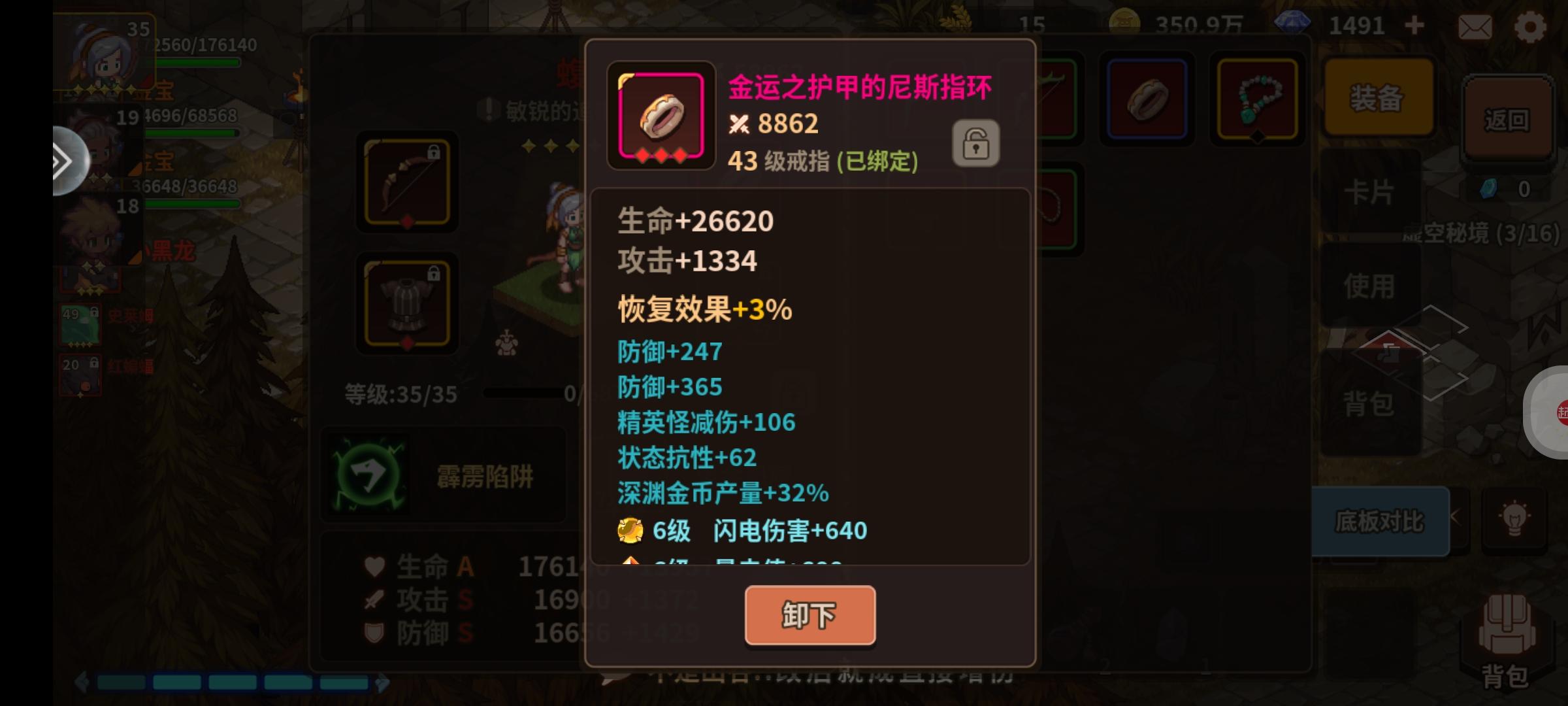The height and width of the screenshot is (706, 1568).
Task: Toggle the lock on 红蝙蝠 pet
Action: point(93,364)
